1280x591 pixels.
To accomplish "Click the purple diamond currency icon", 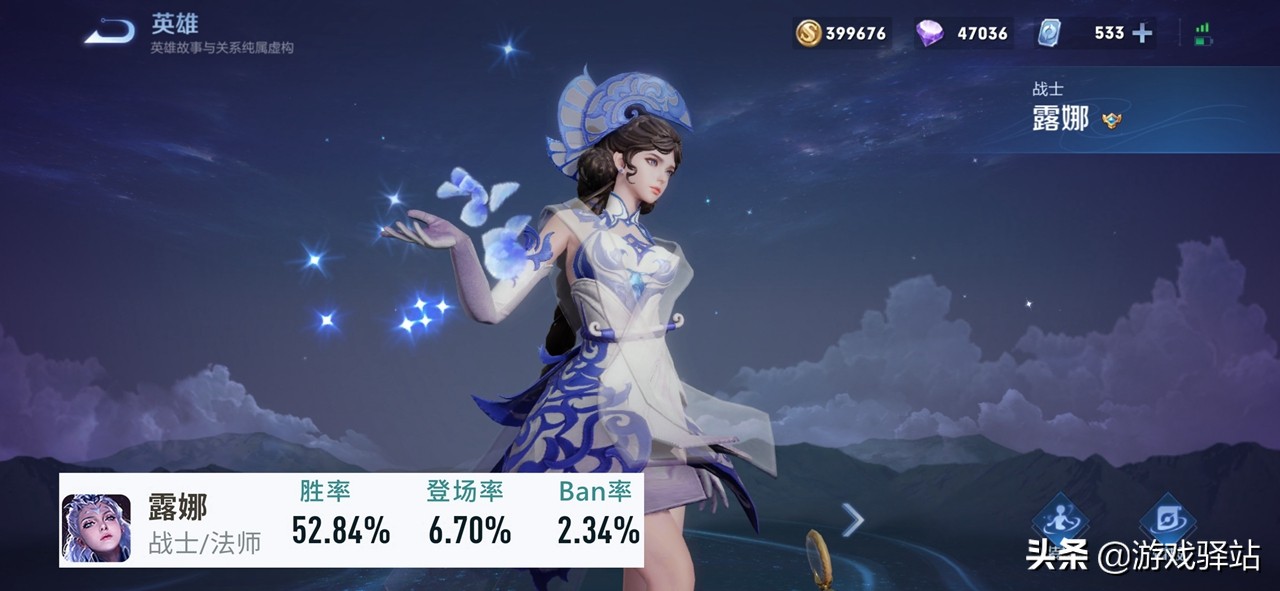I will tap(929, 33).
